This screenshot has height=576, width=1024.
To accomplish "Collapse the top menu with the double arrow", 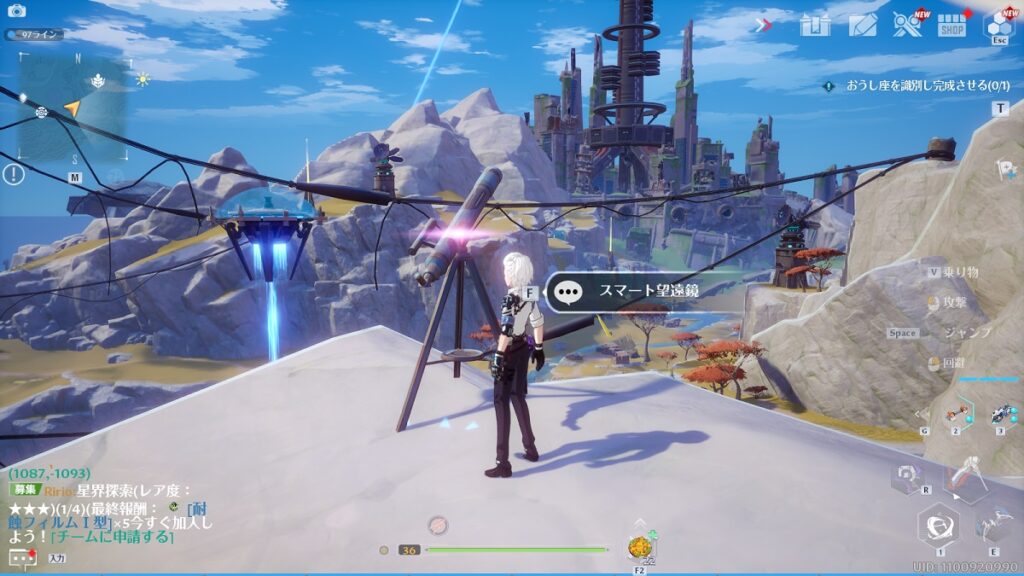I will (x=763, y=25).
